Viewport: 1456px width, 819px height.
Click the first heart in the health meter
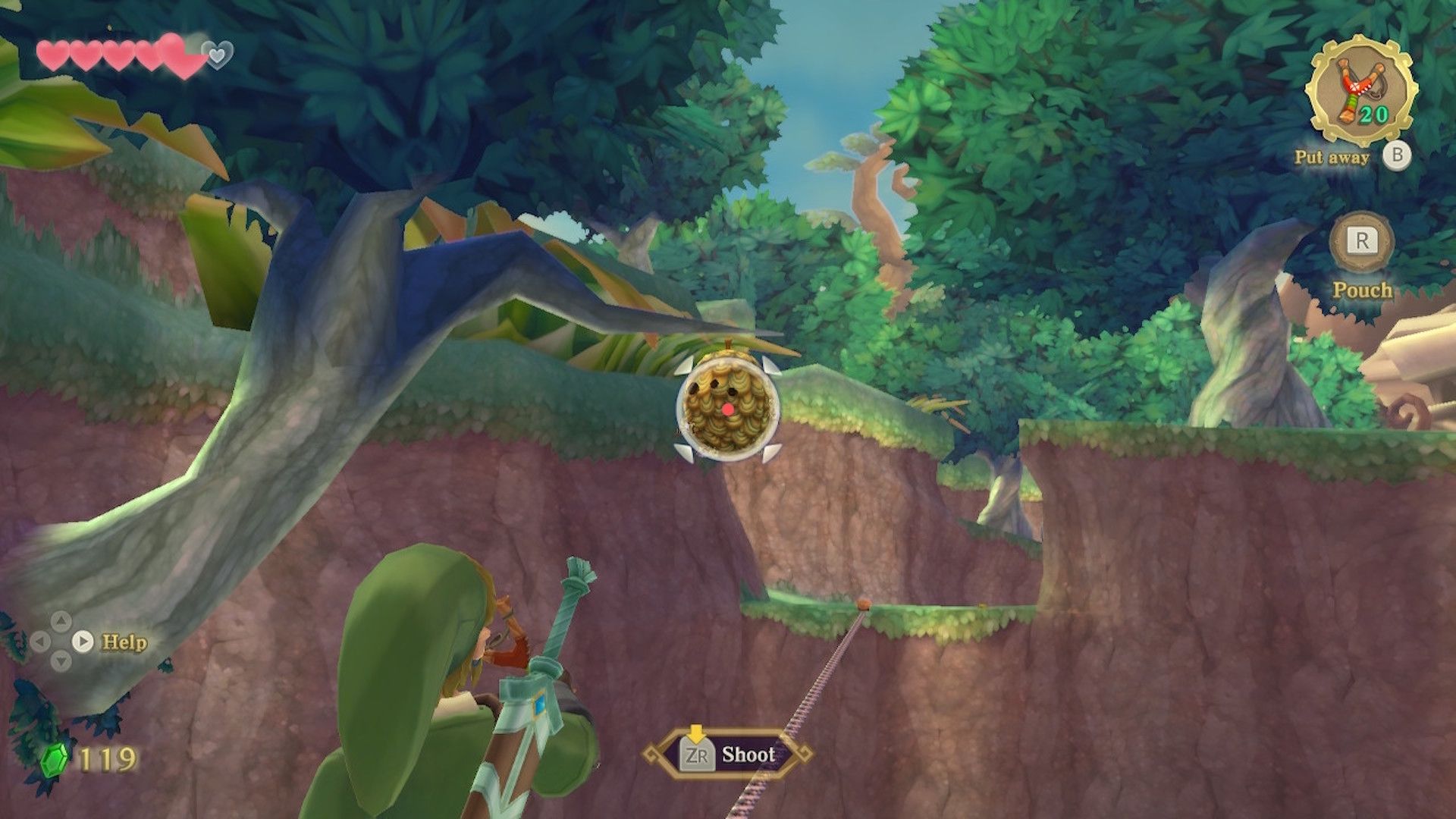tap(53, 53)
